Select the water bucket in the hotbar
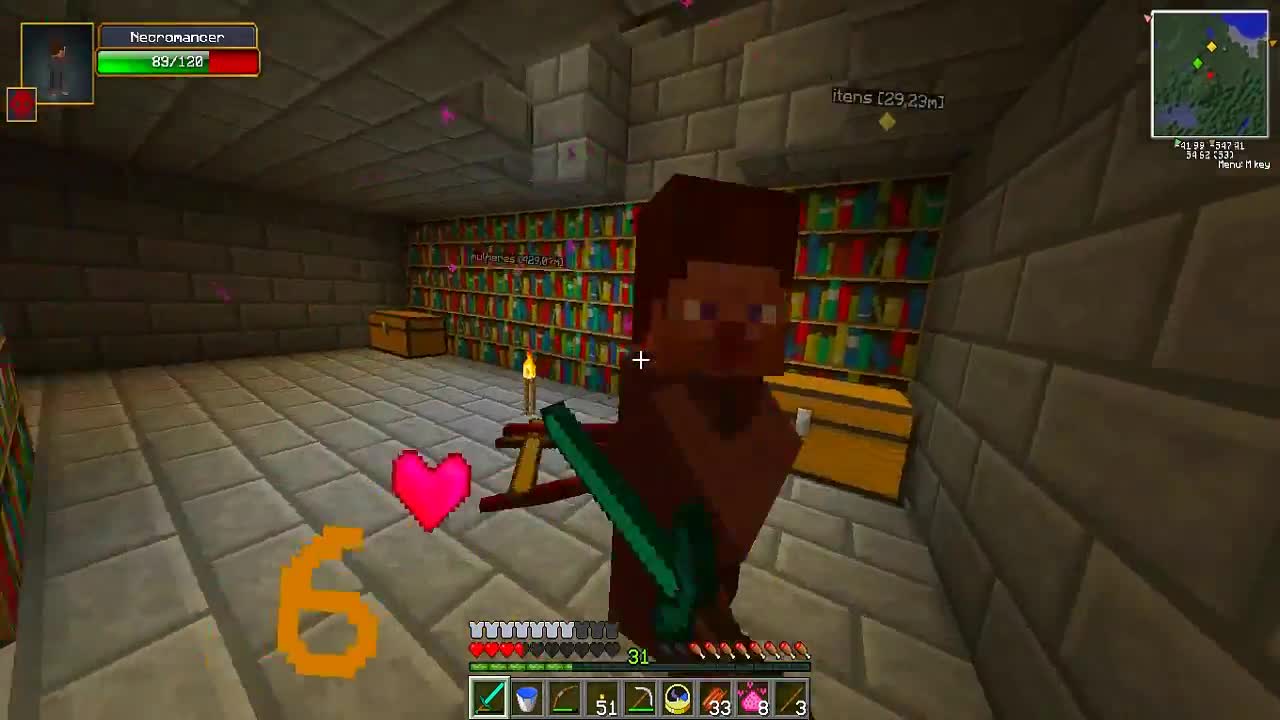Image resolution: width=1280 pixels, height=720 pixels. pos(526,698)
